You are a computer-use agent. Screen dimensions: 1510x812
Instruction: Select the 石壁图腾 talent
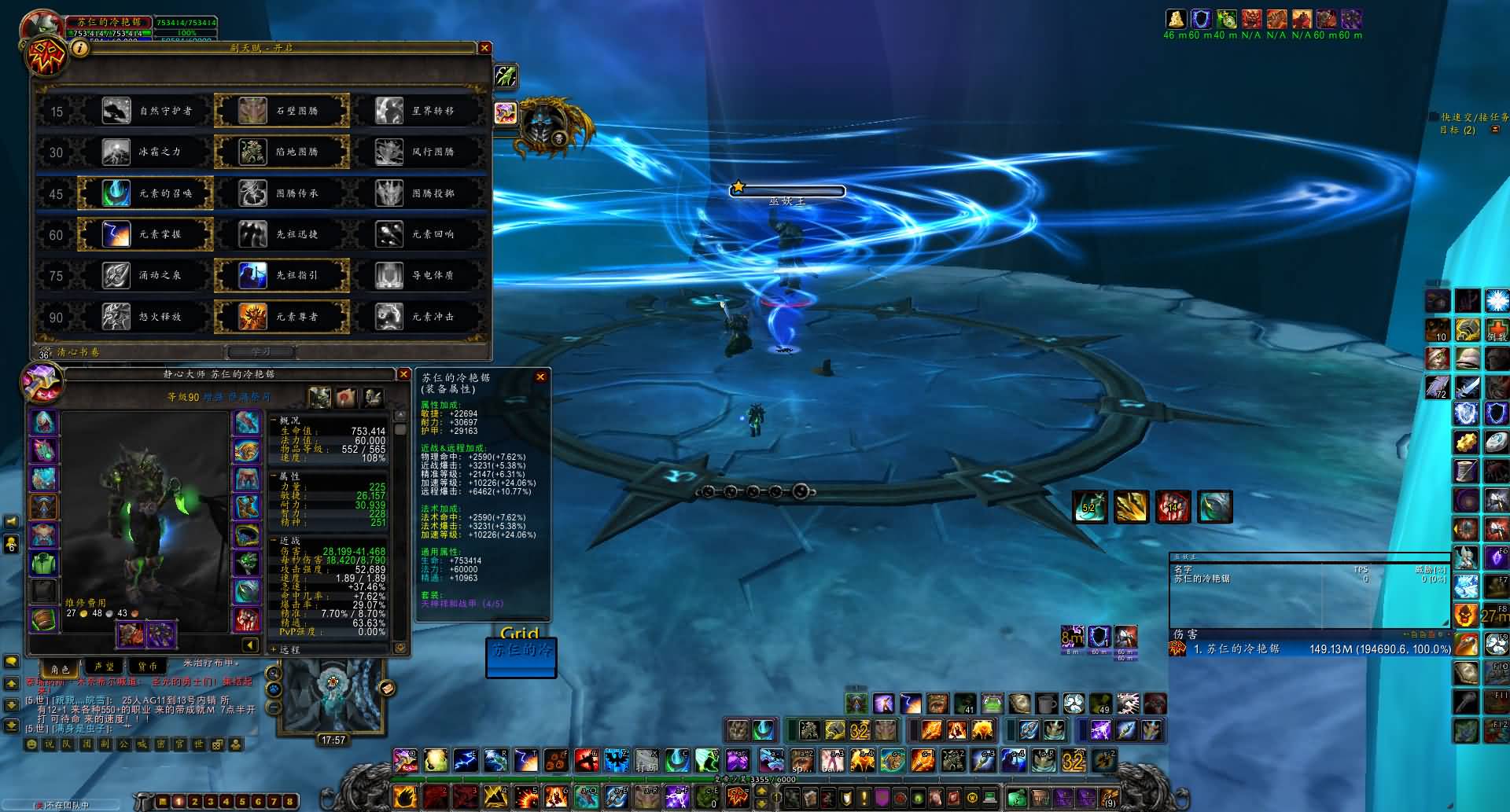point(282,111)
